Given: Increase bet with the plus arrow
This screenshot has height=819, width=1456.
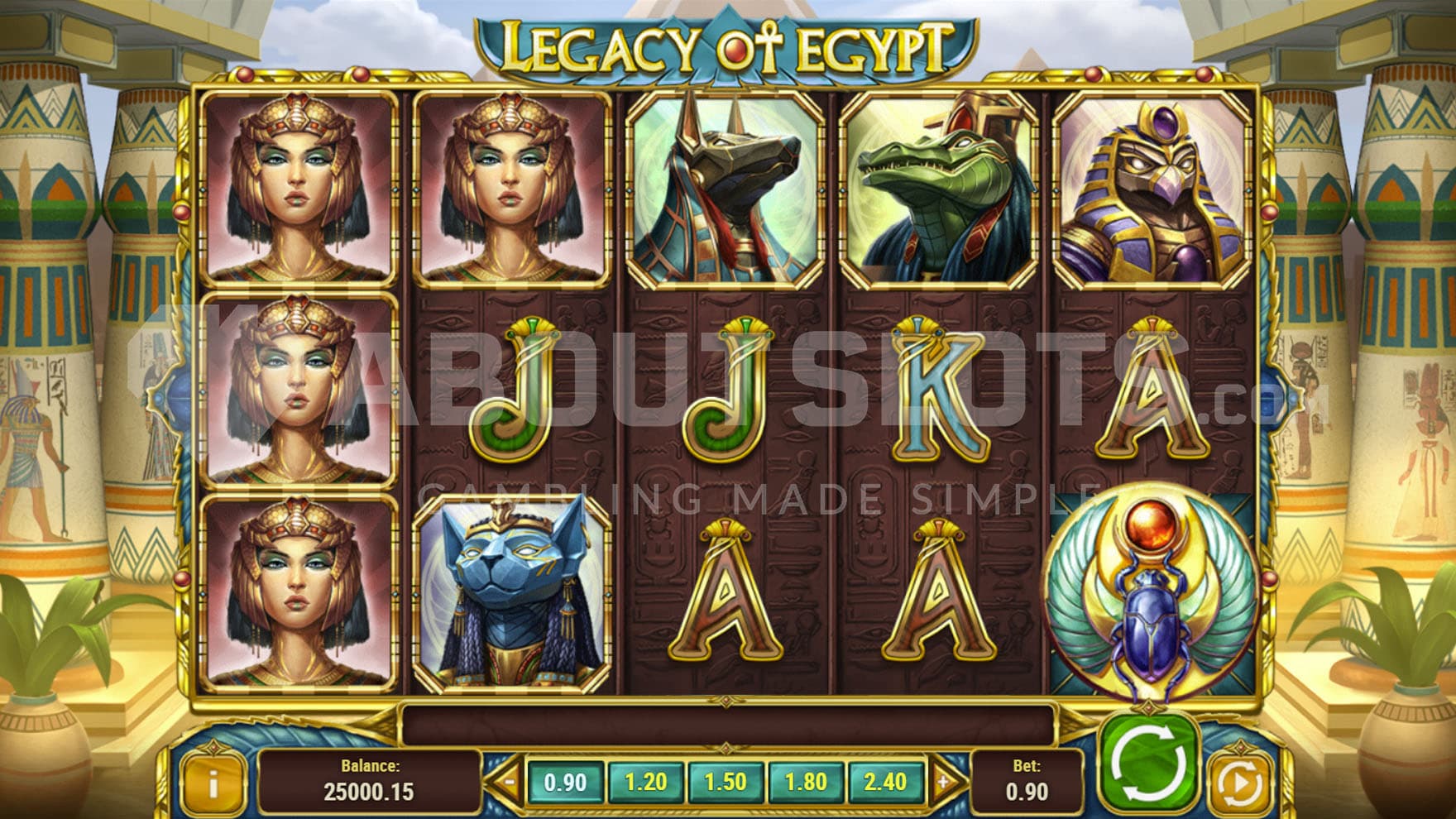Looking at the screenshot, I should (x=943, y=782).
